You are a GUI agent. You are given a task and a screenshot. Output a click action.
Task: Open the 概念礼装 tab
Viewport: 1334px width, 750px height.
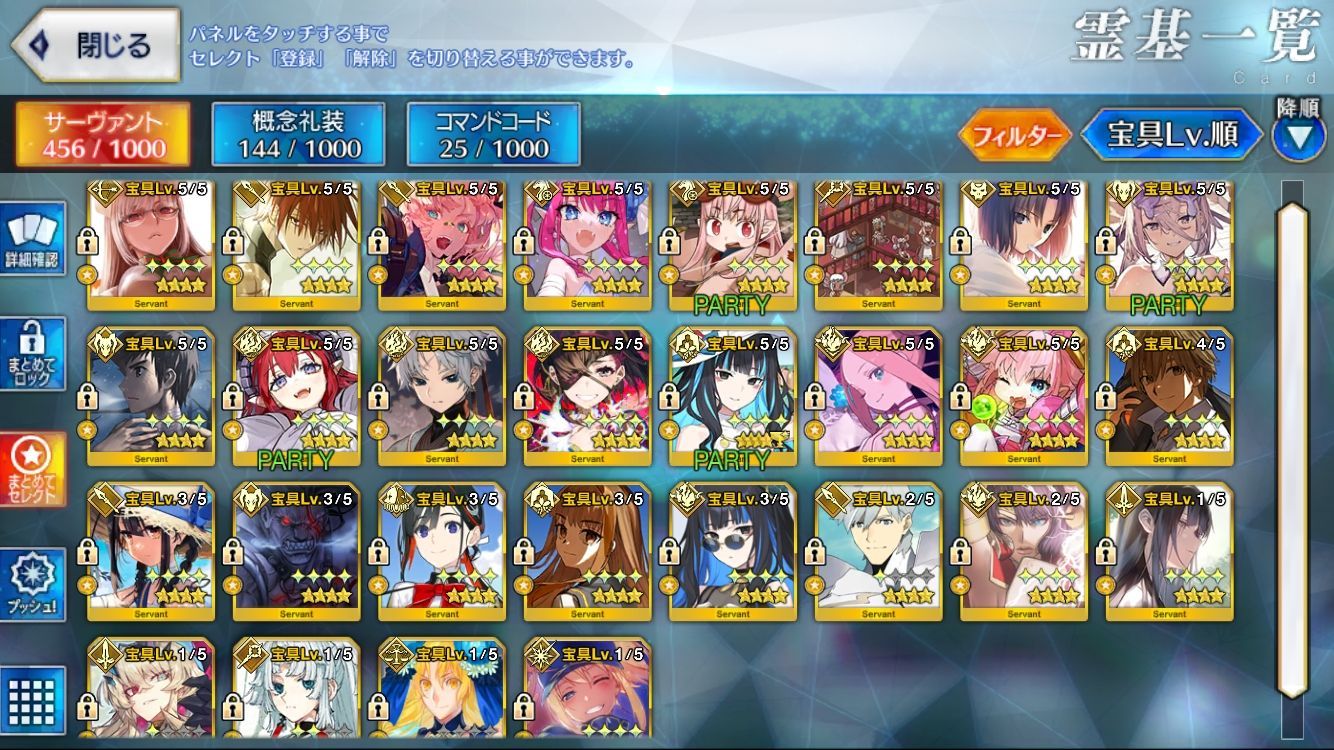[x=298, y=135]
